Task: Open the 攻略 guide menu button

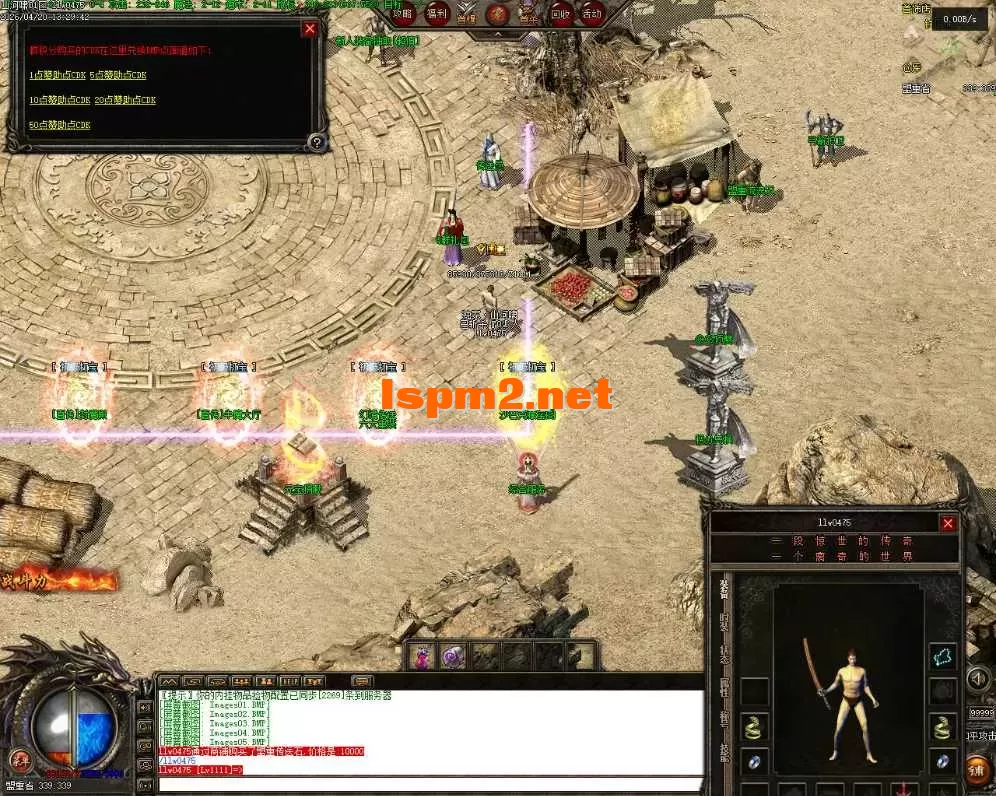Action: (402, 13)
